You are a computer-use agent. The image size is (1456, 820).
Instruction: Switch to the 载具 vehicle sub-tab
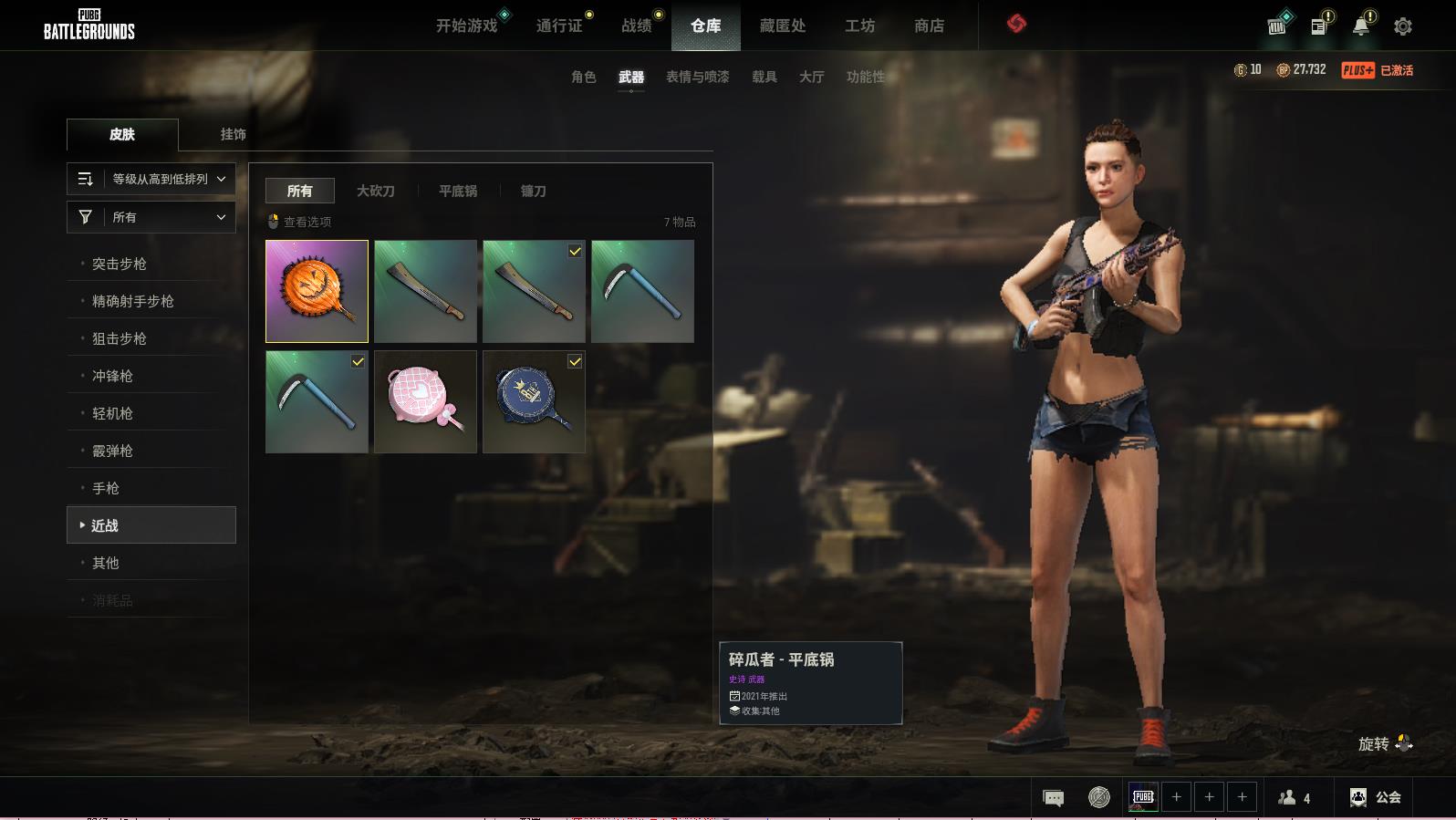764,77
